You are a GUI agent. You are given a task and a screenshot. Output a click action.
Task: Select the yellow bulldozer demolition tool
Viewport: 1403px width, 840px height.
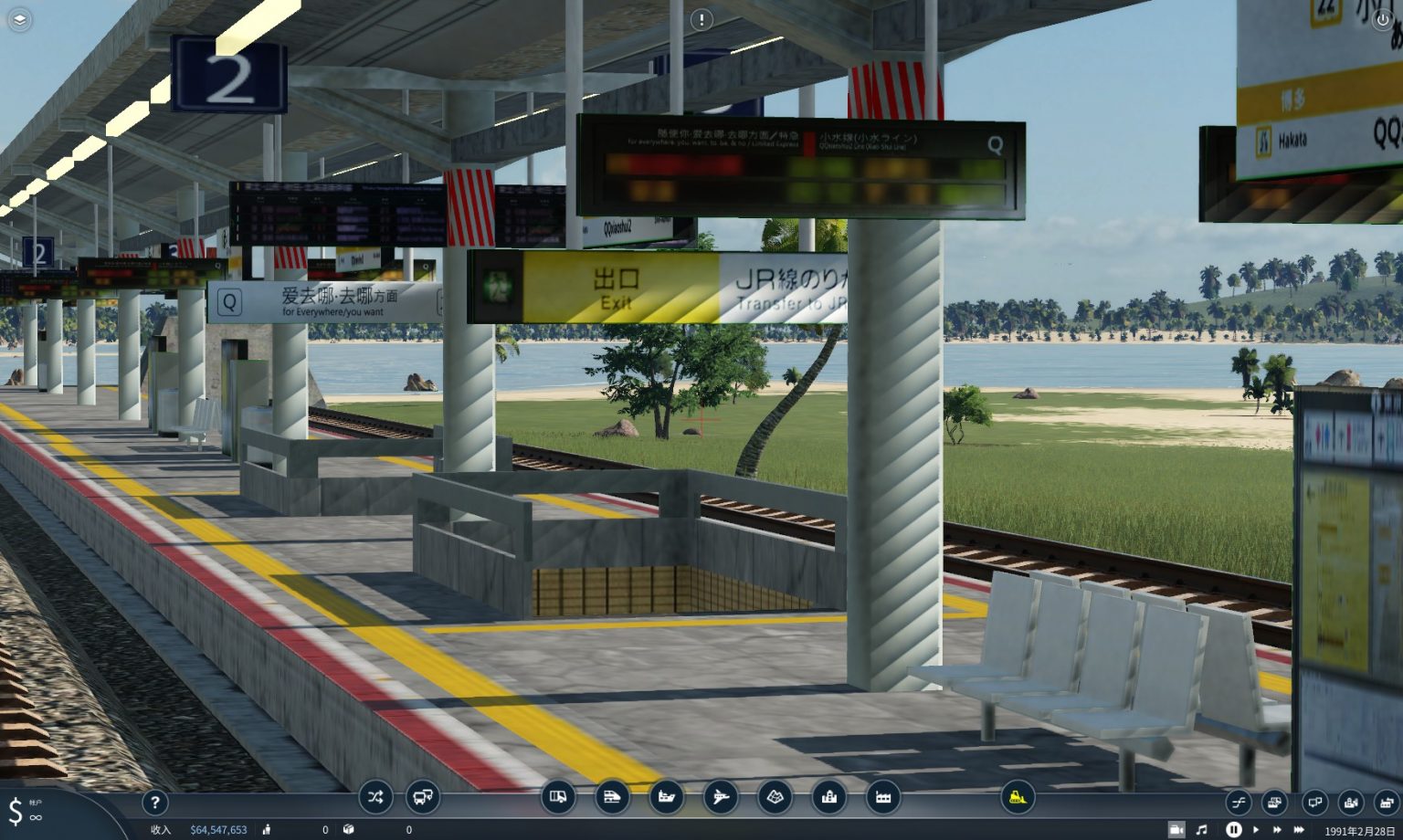[x=1016, y=797]
